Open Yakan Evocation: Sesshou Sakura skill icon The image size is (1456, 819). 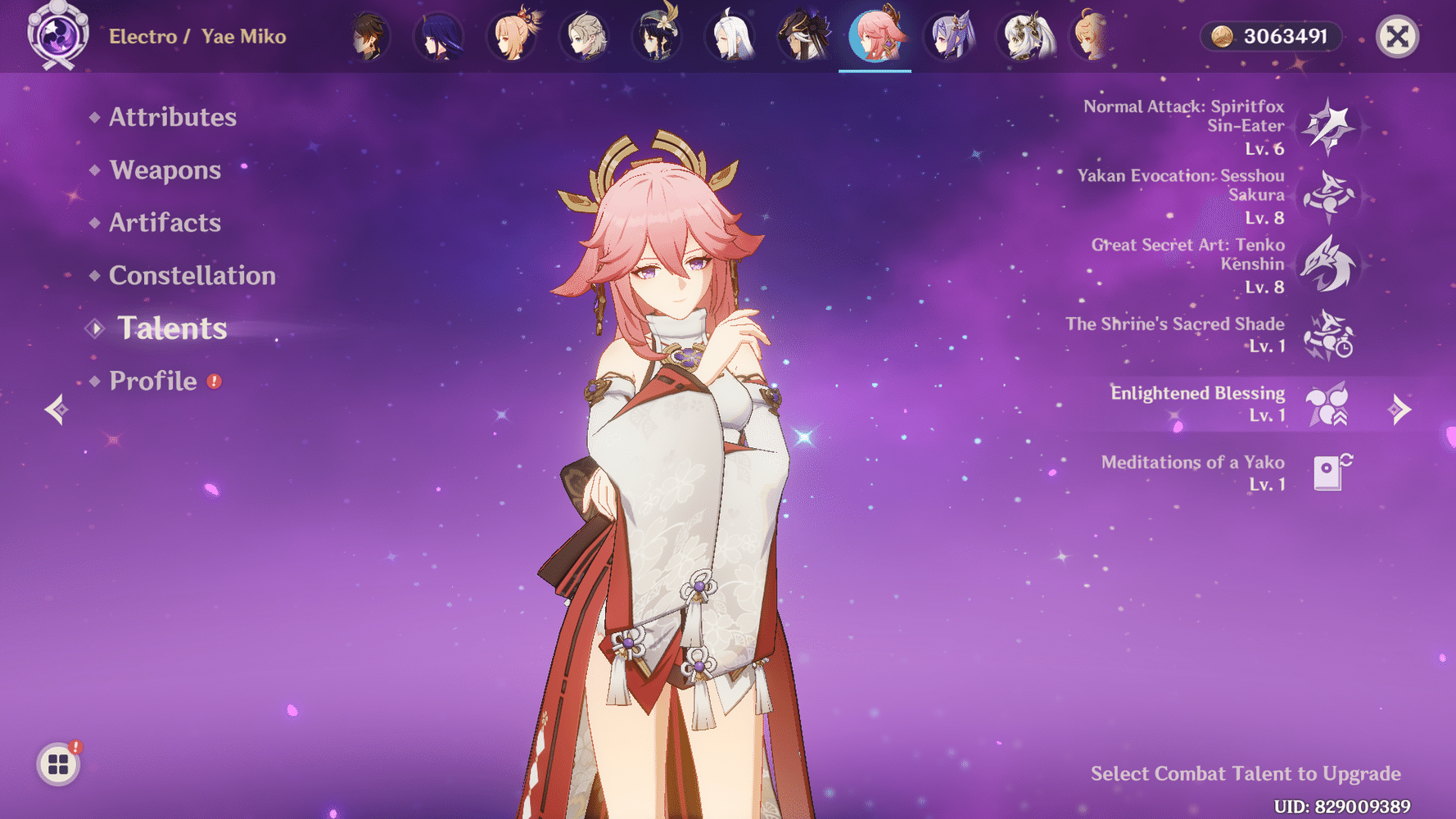[x=1329, y=197]
